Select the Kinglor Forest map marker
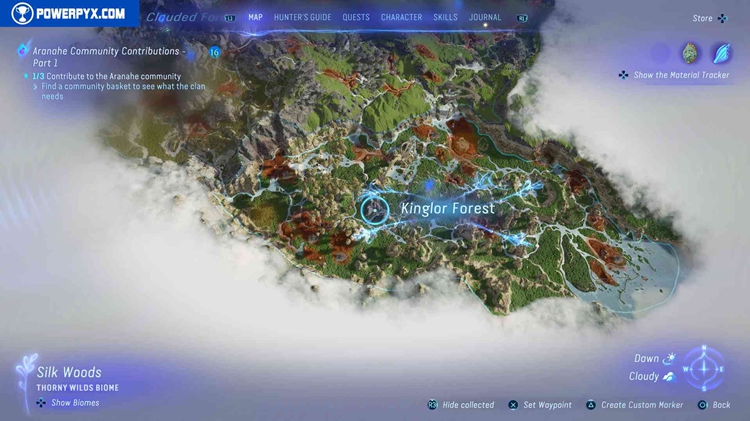 coord(375,208)
